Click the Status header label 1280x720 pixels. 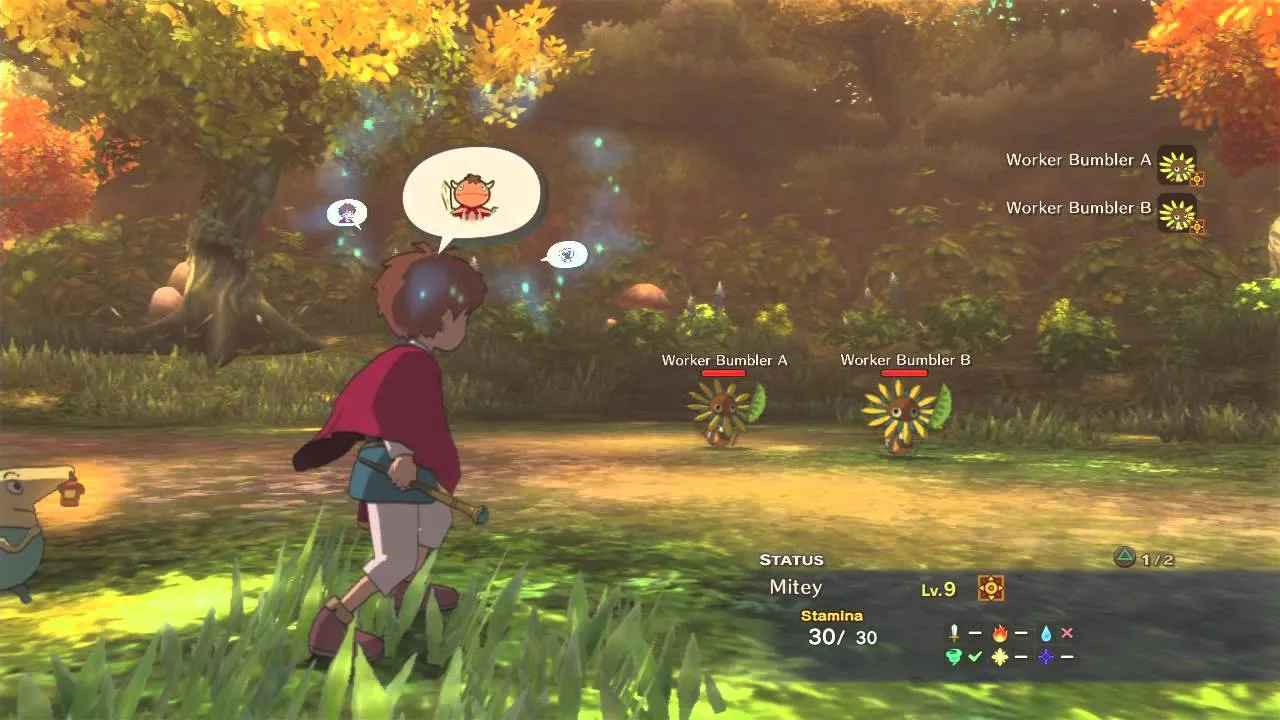[x=792, y=560]
